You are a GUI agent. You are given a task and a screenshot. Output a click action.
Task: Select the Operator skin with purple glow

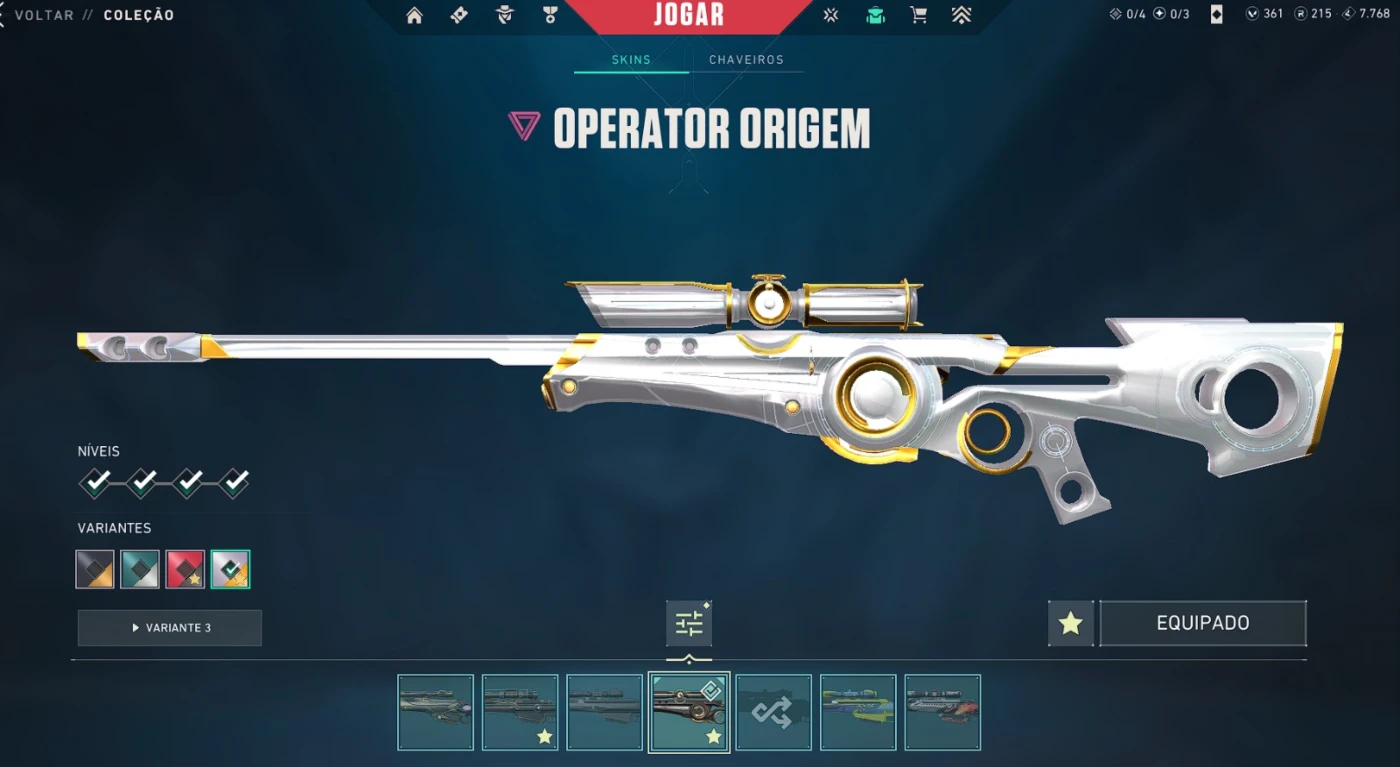(x=435, y=712)
